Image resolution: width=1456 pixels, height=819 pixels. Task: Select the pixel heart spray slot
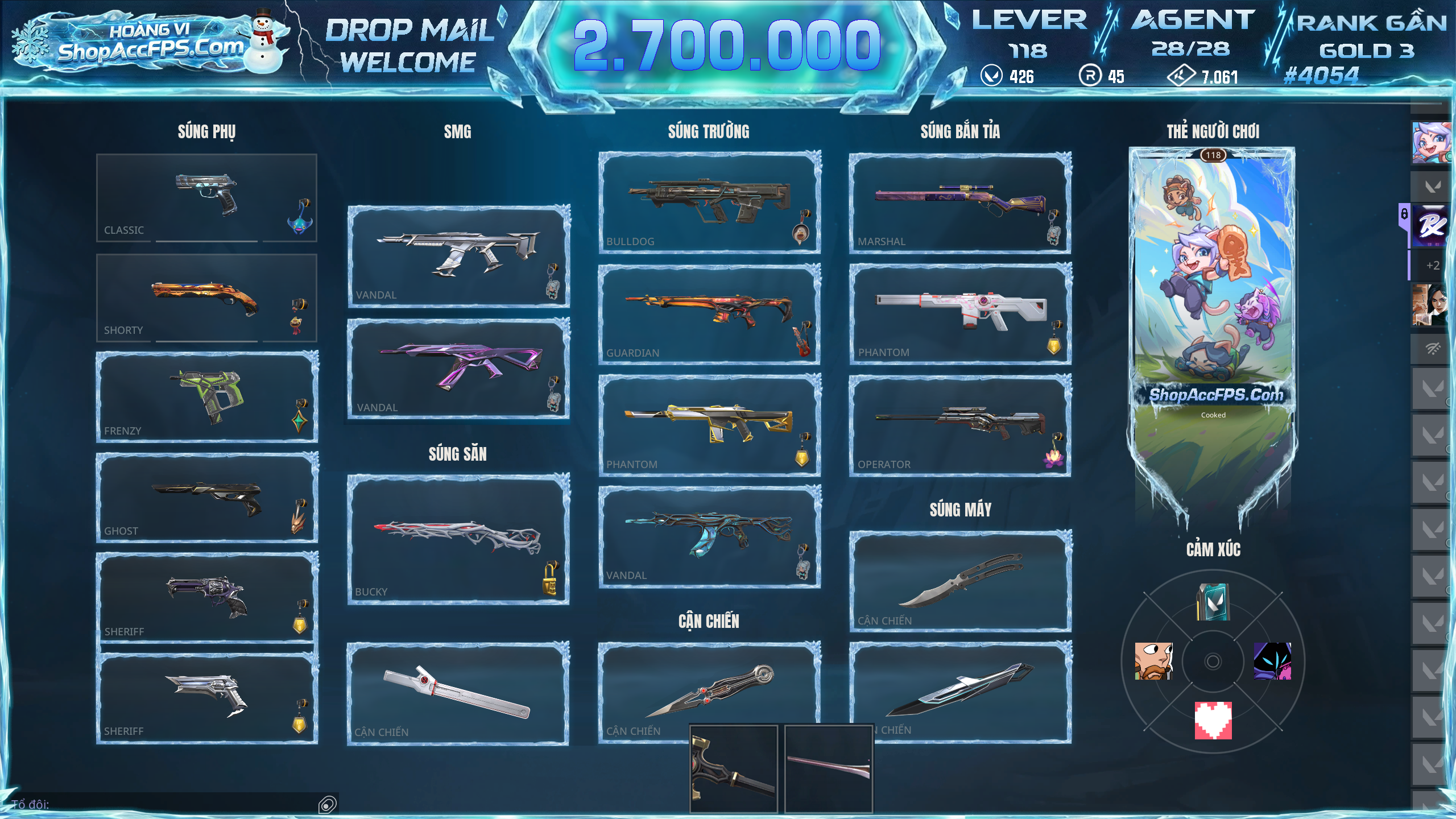1213,720
